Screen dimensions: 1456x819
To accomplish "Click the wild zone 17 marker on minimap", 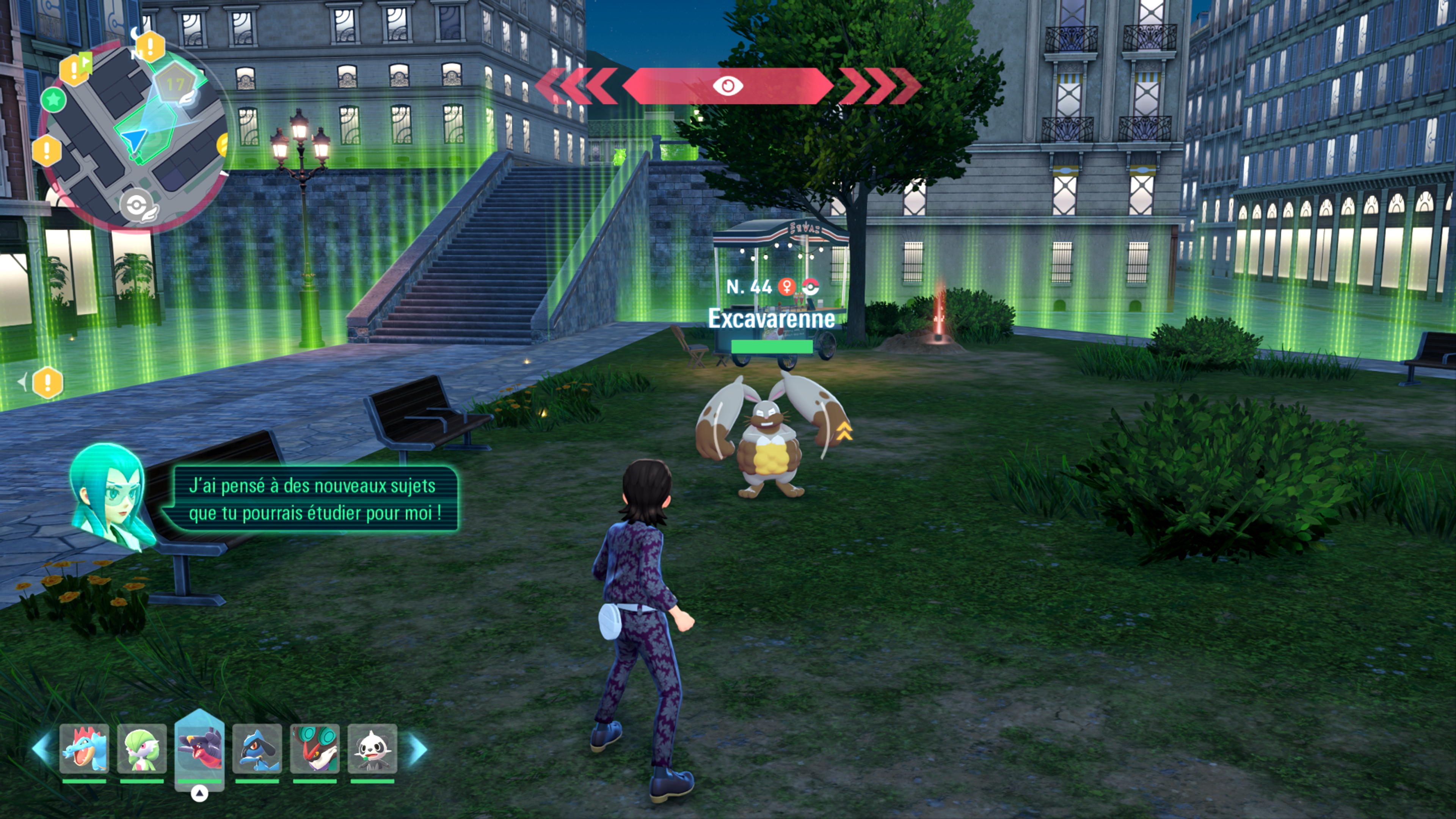I will tap(175, 85).
